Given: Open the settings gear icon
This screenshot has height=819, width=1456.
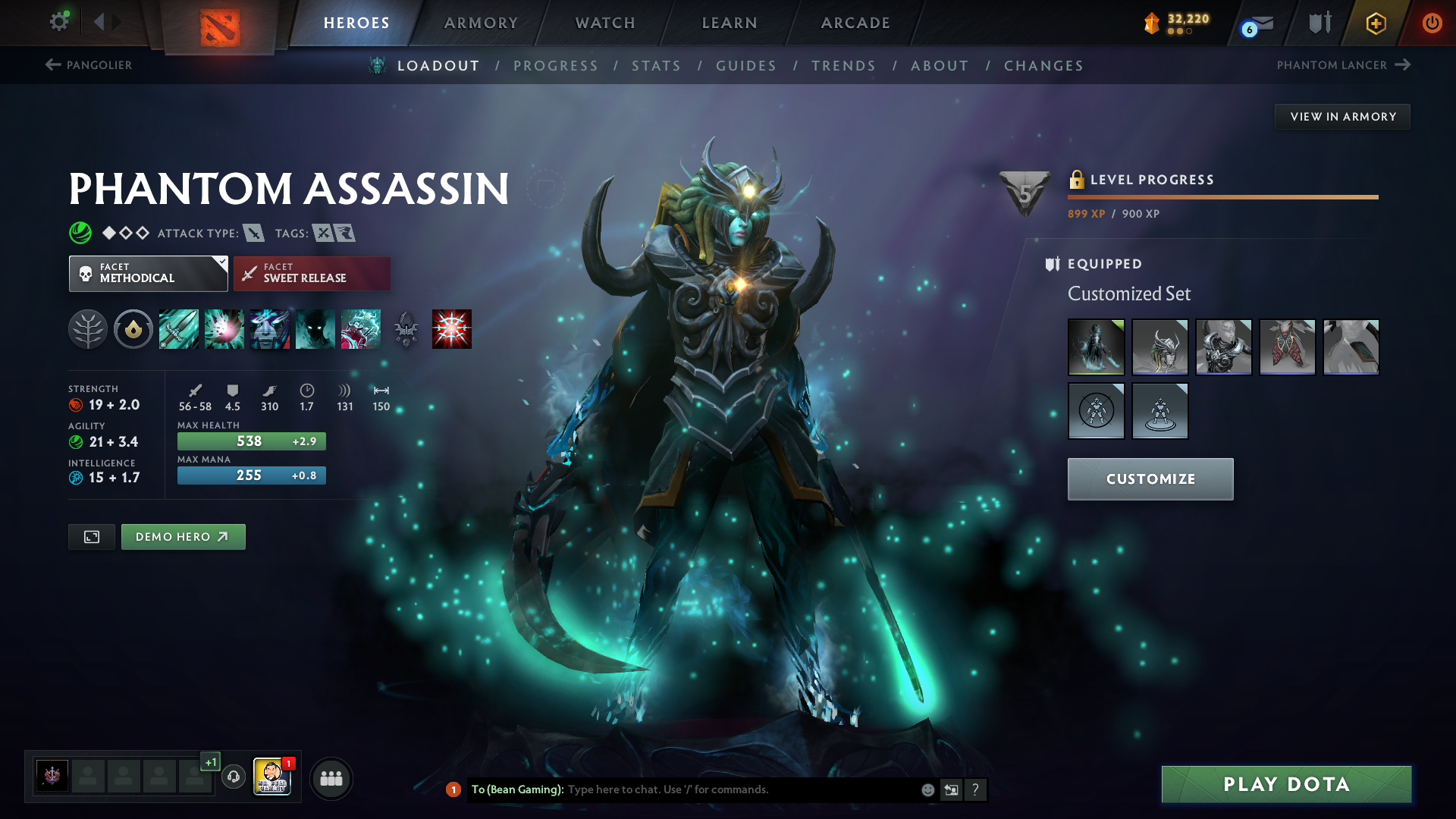Looking at the screenshot, I should 59,22.
